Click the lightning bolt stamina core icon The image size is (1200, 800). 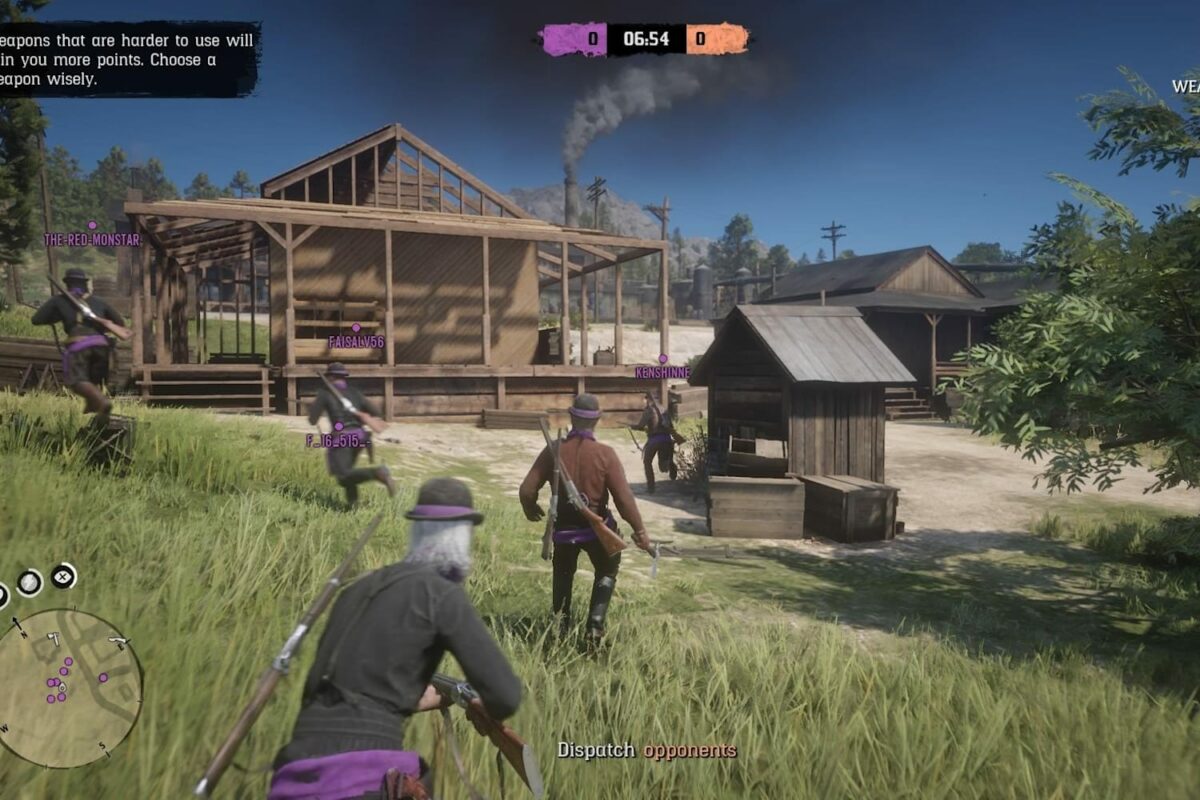29,582
